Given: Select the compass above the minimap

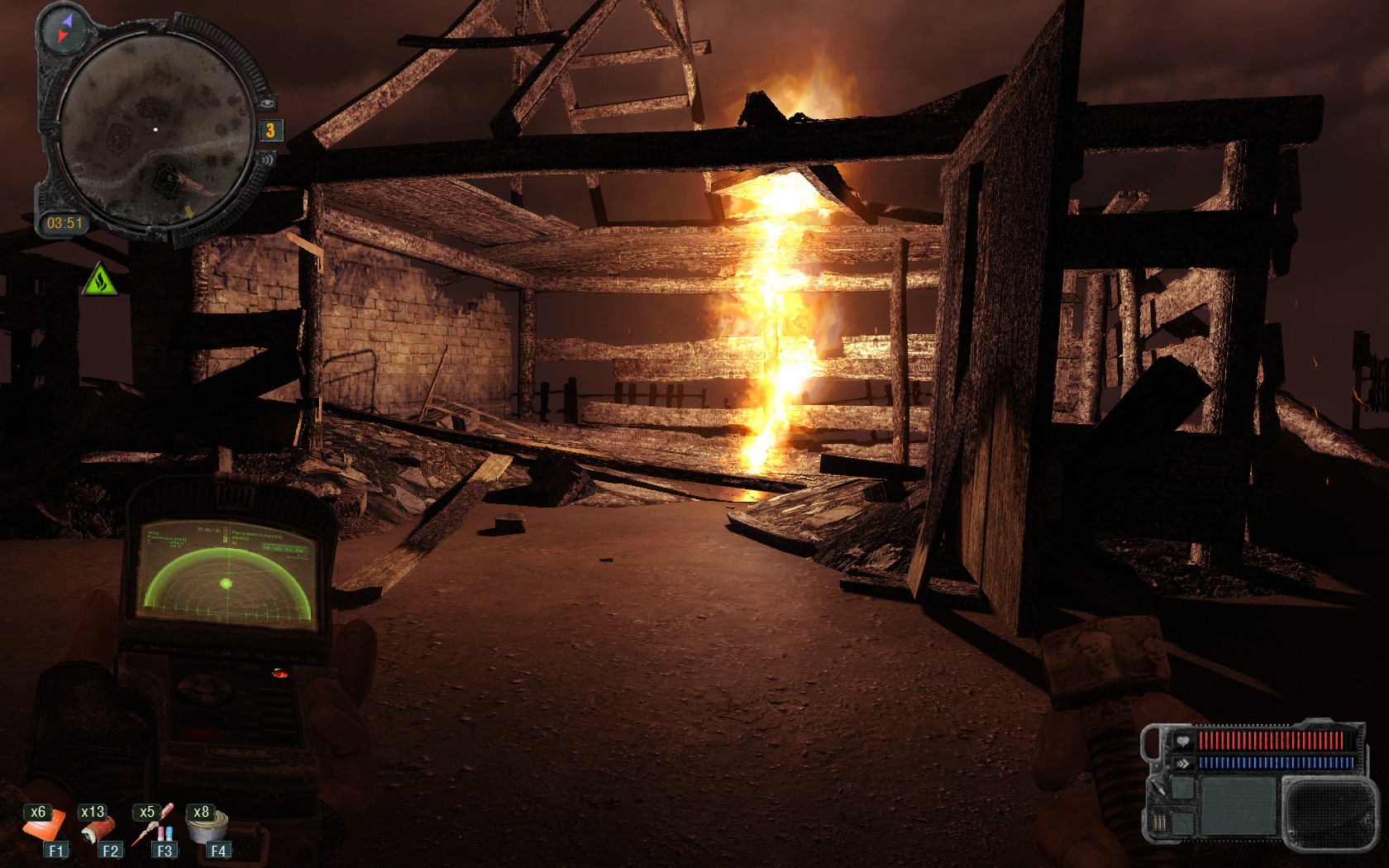Looking at the screenshot, I should 64,29.
